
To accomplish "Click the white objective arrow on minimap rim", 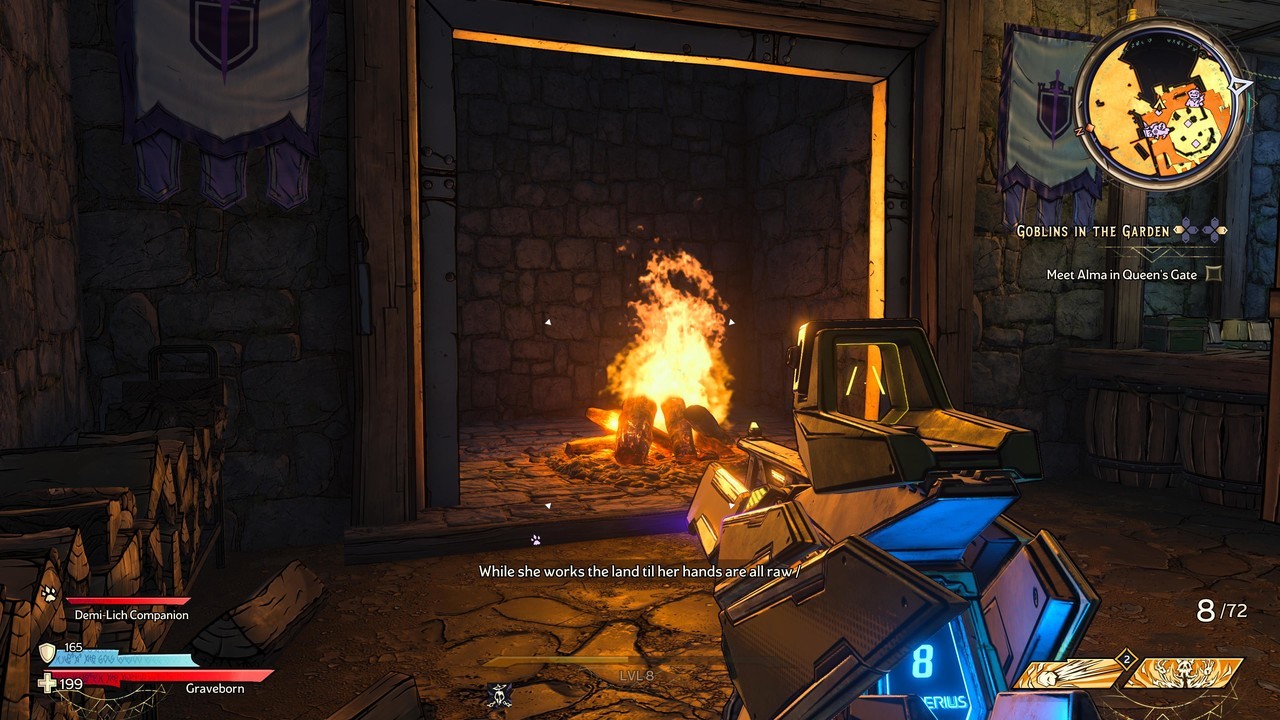I will tap(1241, 86).
